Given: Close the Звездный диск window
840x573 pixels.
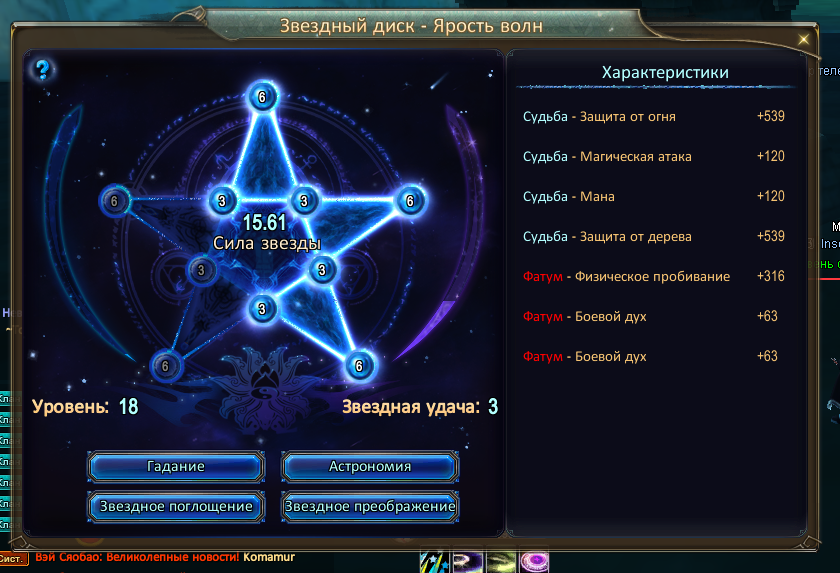Looking at the screenshot, I should 803,40.
